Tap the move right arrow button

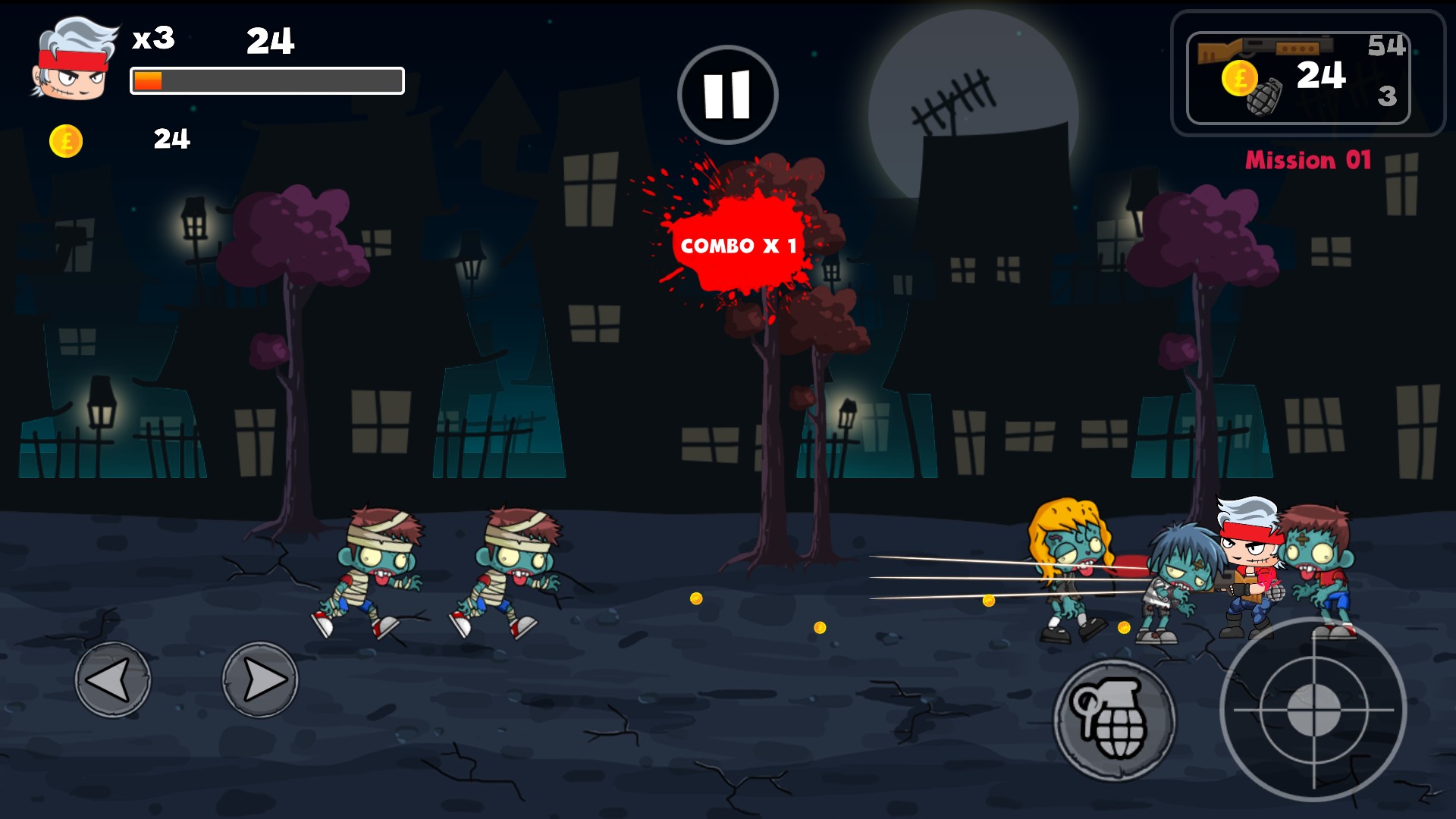260,679
